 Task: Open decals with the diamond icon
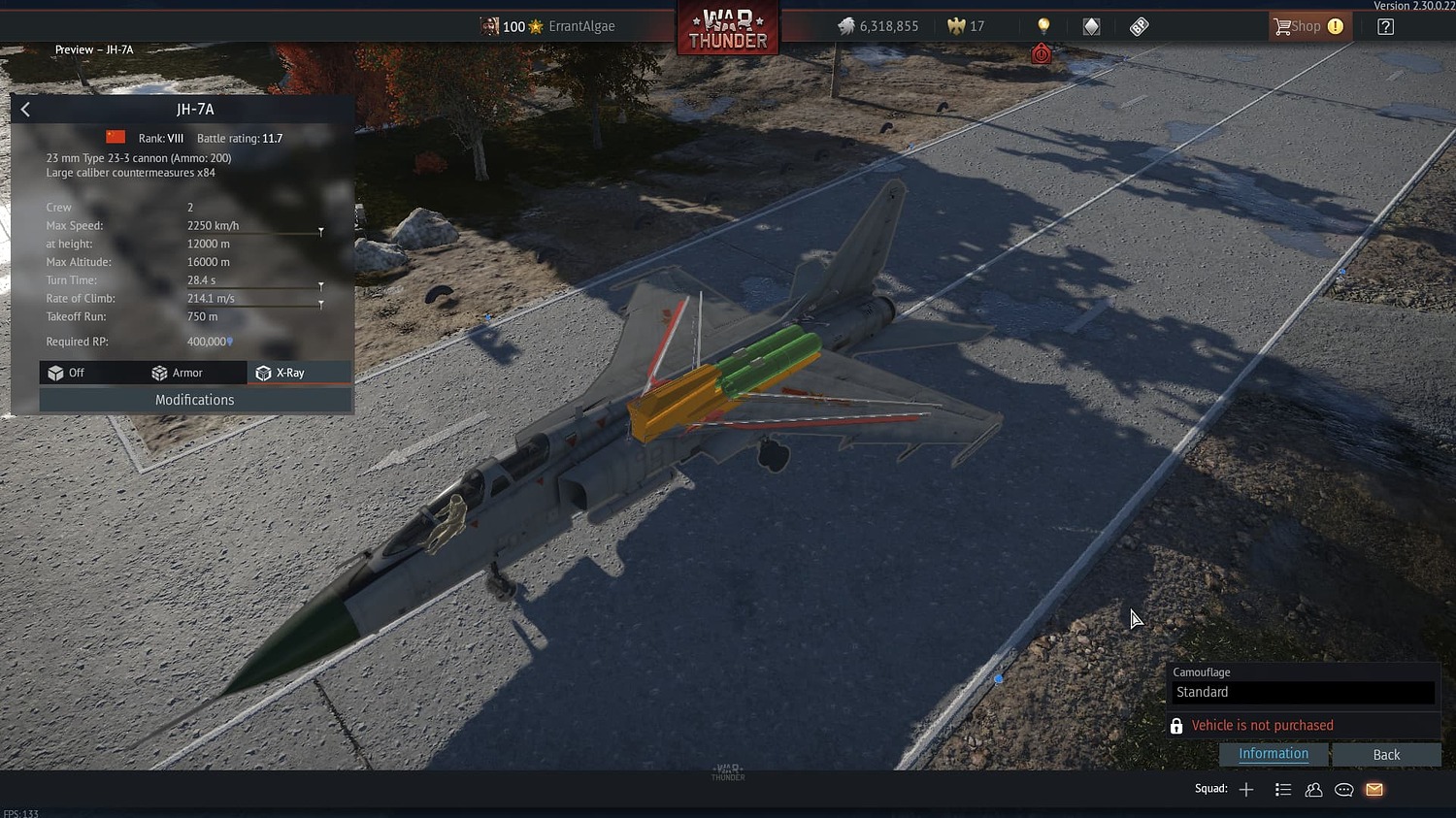click(x=1090, y=26)
